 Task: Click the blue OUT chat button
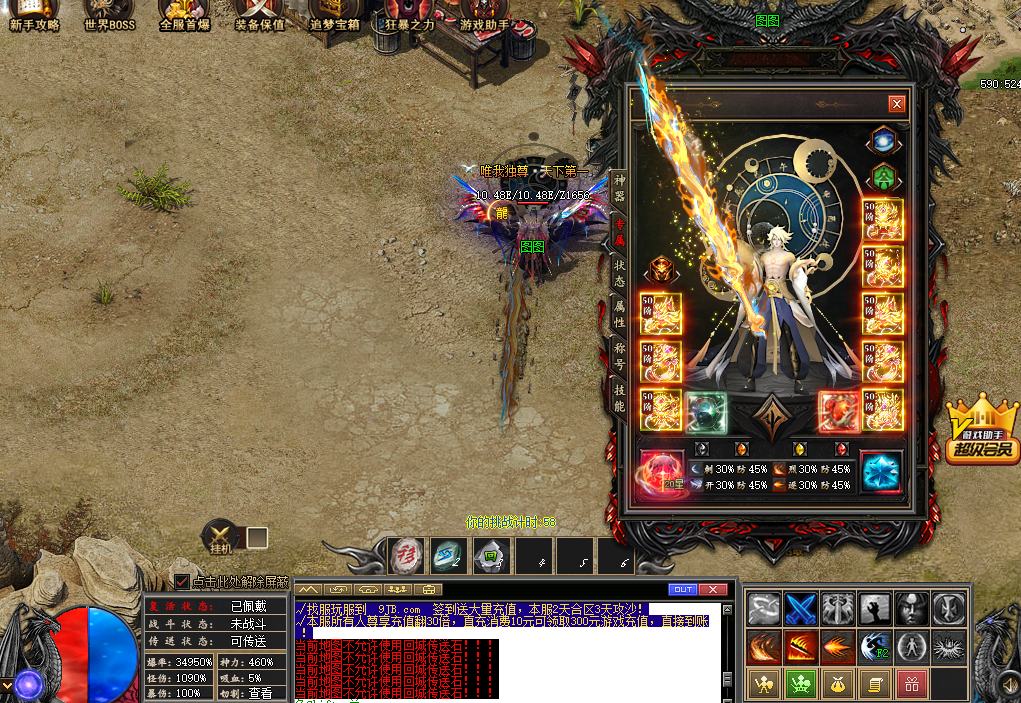pyautogui.click(x=682, y=589)
